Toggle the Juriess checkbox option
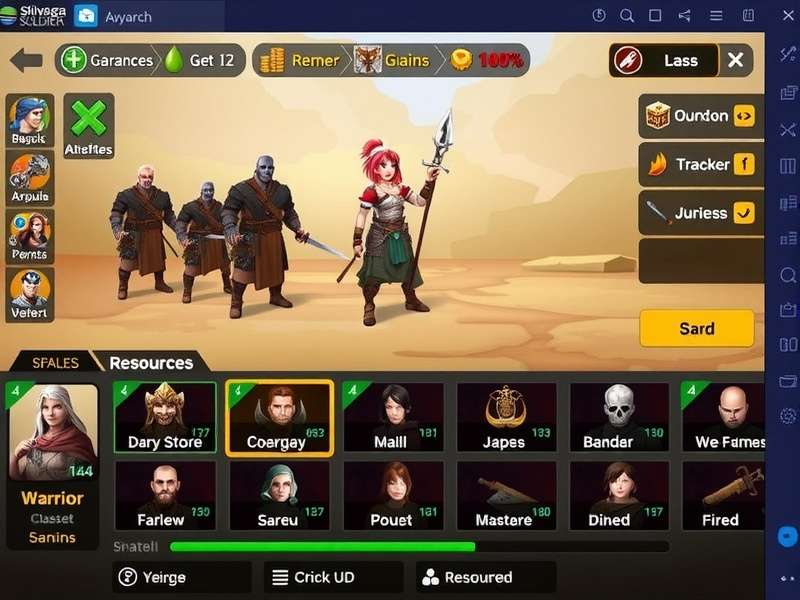Screen dimensions: 800x600 (700, 212)
